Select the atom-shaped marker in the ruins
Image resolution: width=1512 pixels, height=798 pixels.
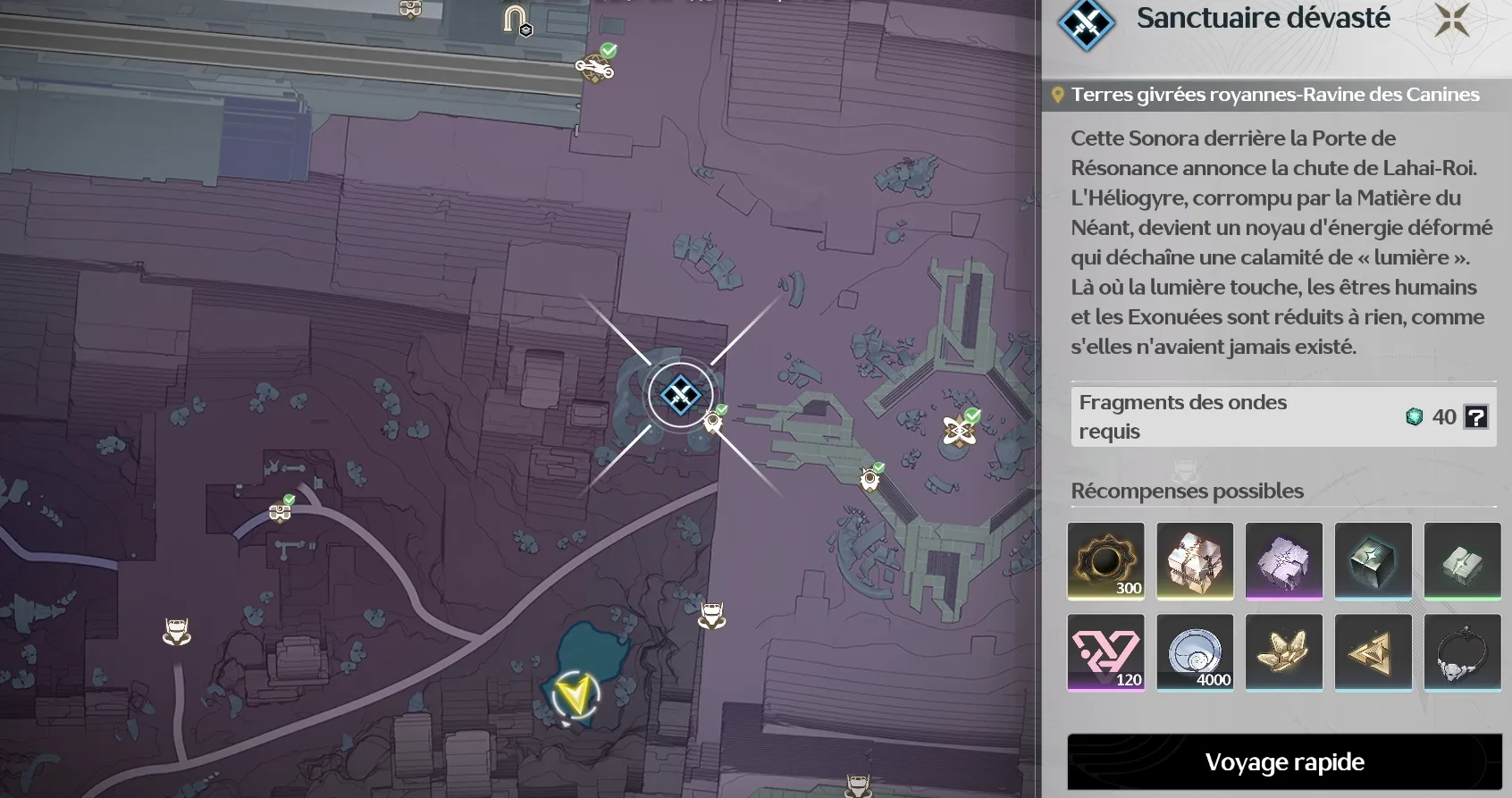point(959,431)
